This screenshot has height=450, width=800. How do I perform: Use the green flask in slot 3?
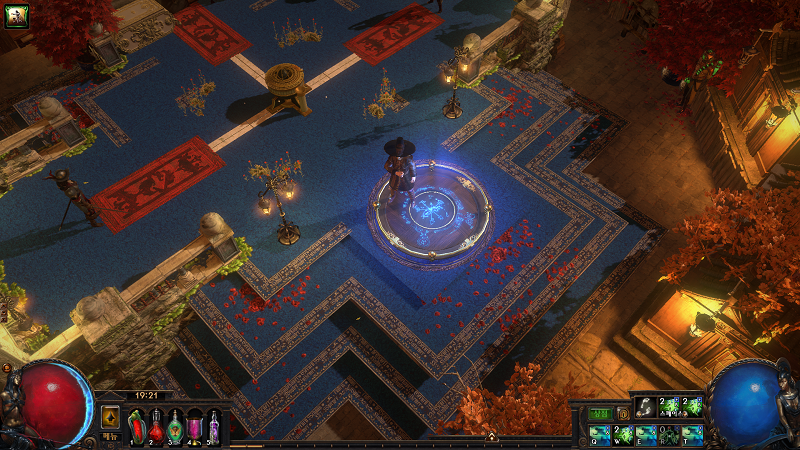click(175, 427)
